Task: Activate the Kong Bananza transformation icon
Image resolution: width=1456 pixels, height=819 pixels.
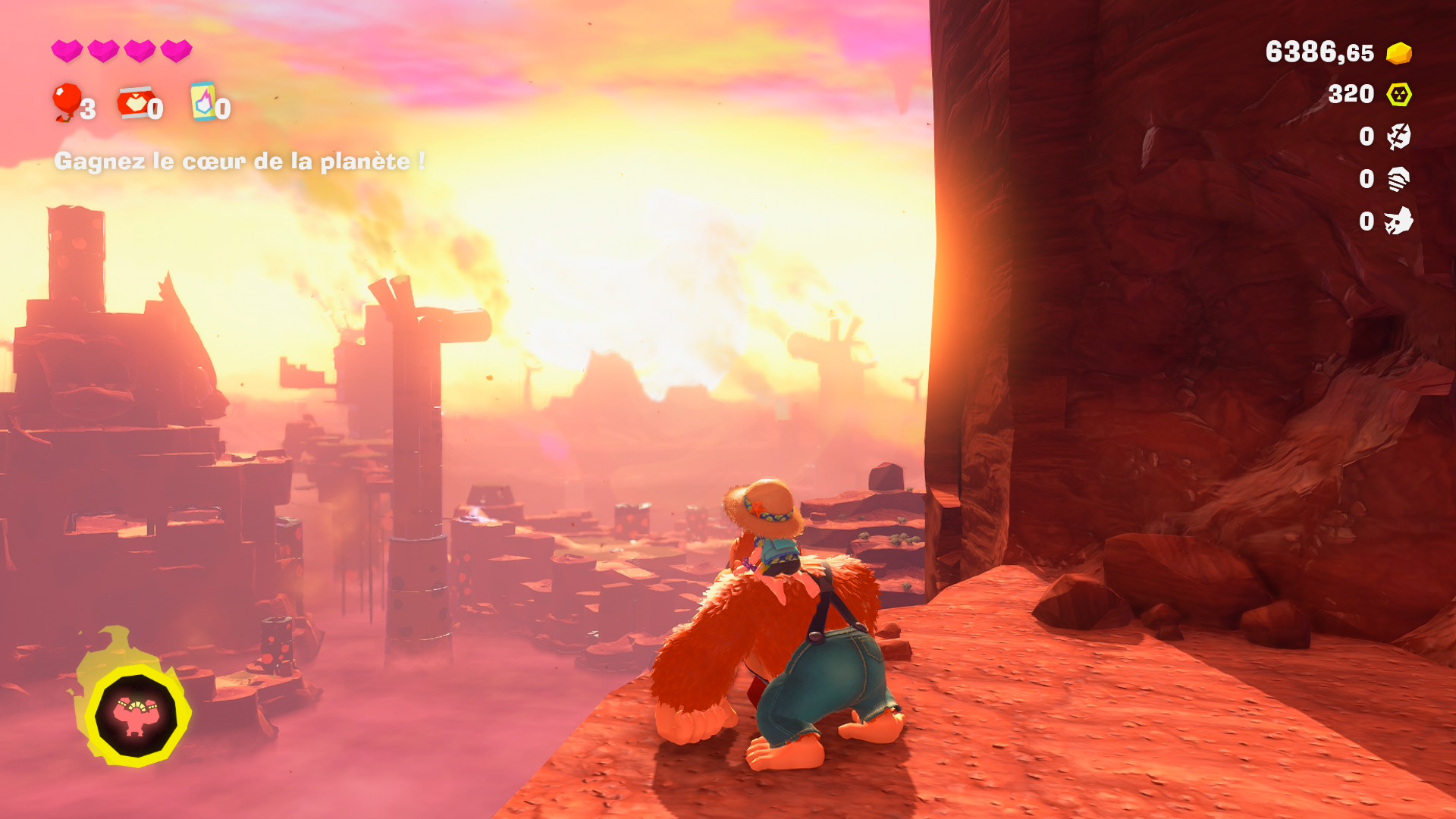Action: tap(136, 715)
